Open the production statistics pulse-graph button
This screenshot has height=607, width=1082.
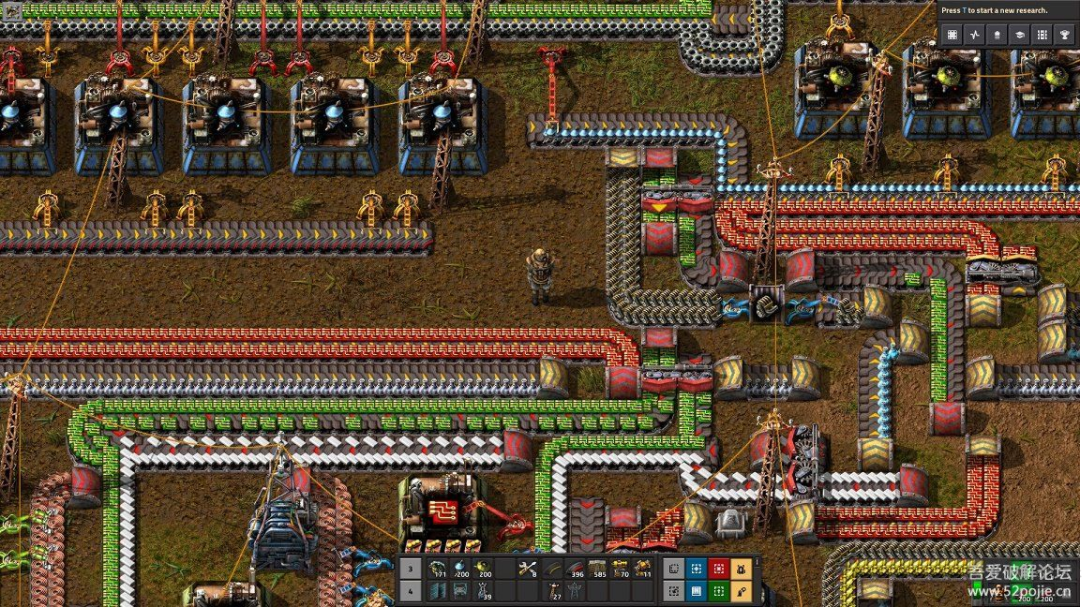pyautogui.click(x=975, y=34)
